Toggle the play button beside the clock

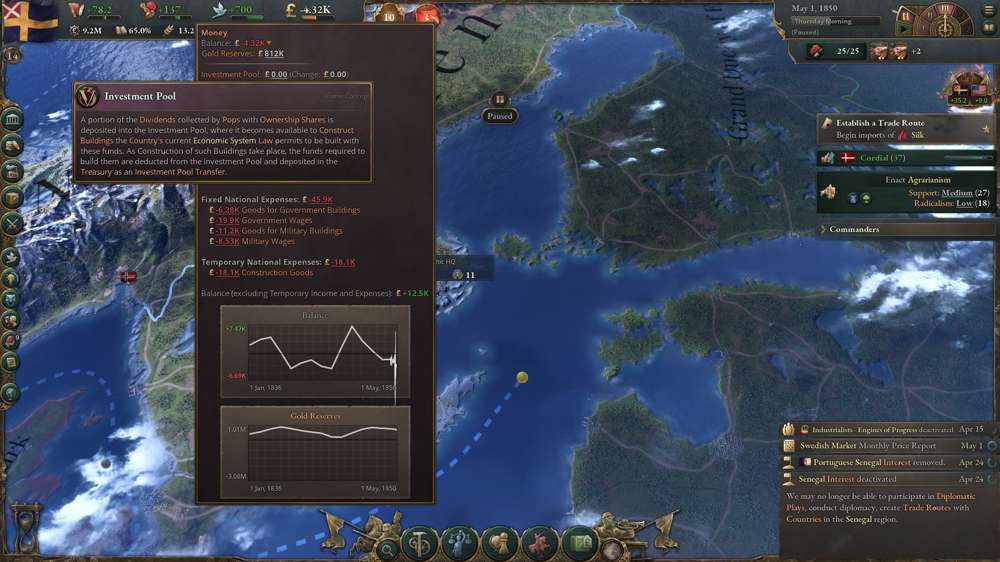pyautogui.click(x=905, y=30)
